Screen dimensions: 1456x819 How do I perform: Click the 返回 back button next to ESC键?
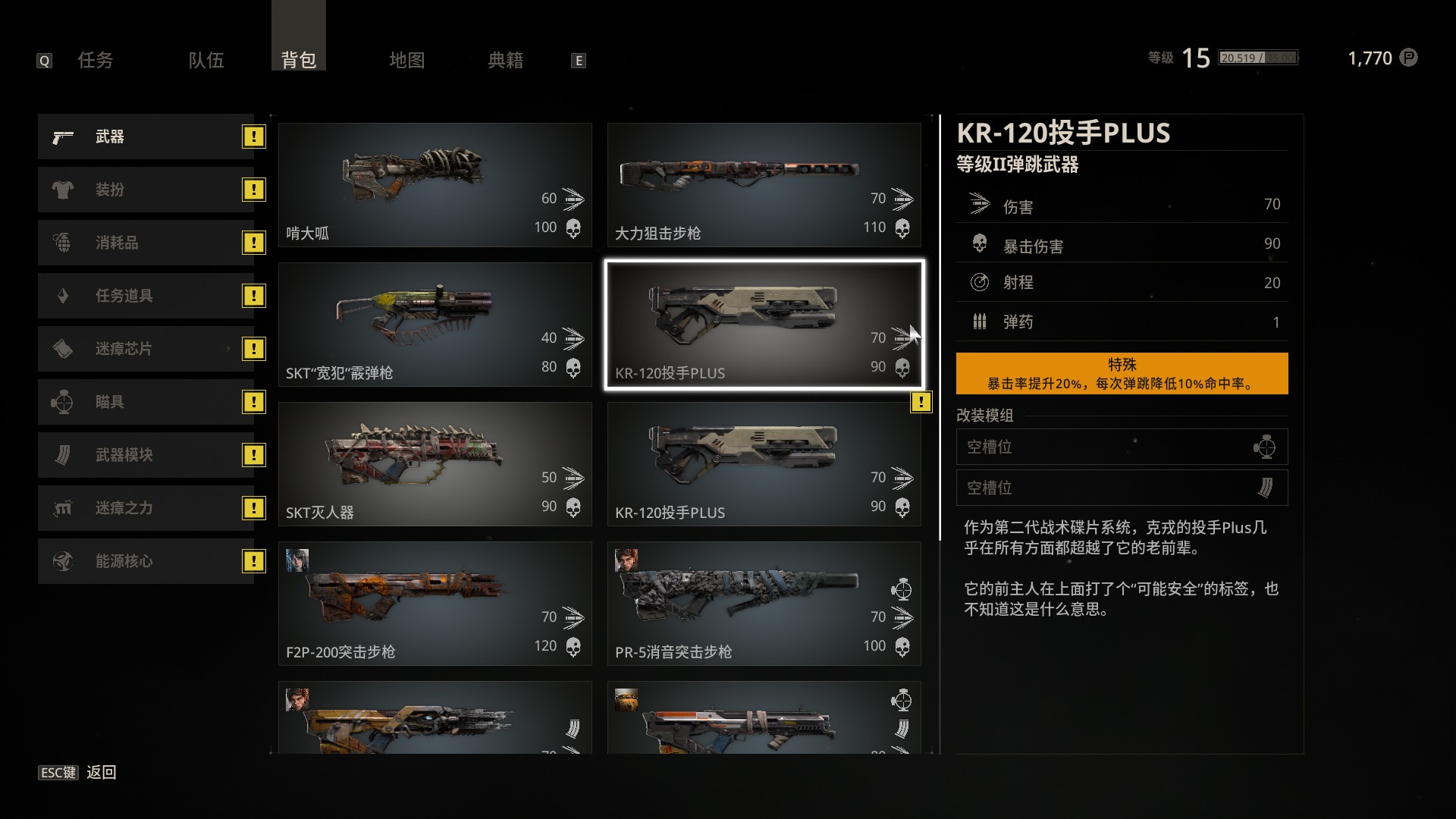coord(101,772)
